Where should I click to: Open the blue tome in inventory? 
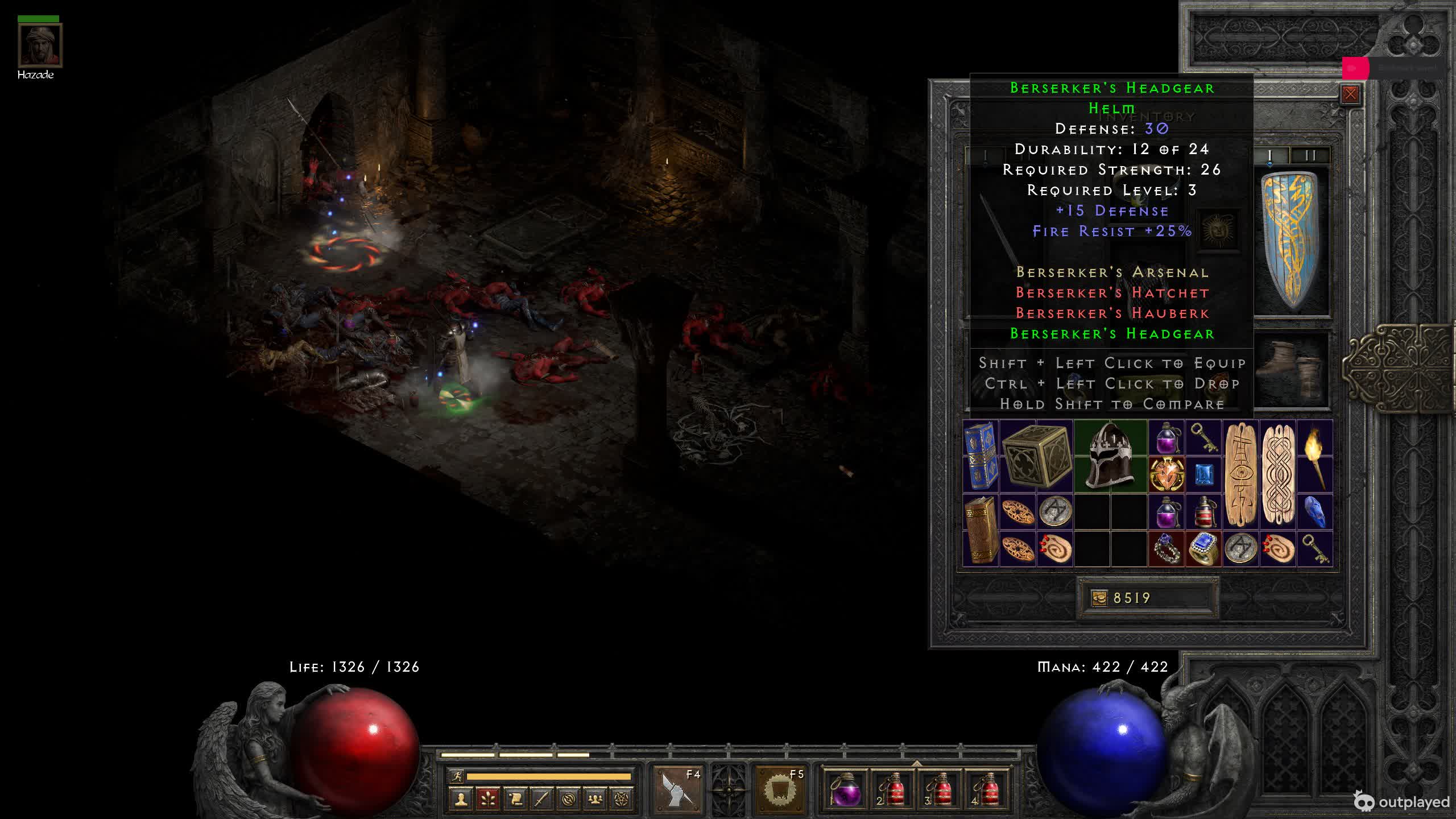[x=981, y=455]
